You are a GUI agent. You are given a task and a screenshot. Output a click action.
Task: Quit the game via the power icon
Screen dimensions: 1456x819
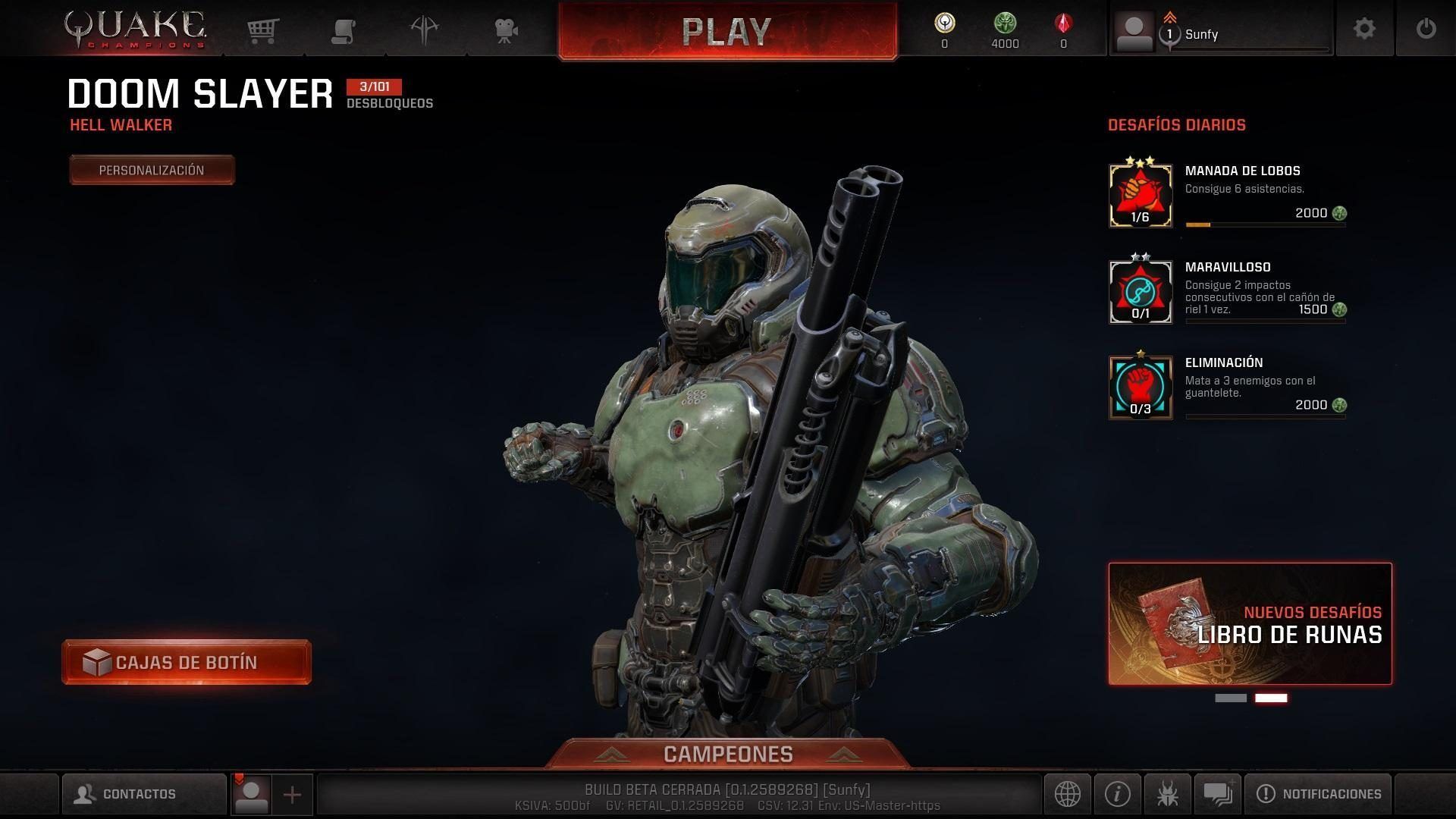(x=1426, y=29)
